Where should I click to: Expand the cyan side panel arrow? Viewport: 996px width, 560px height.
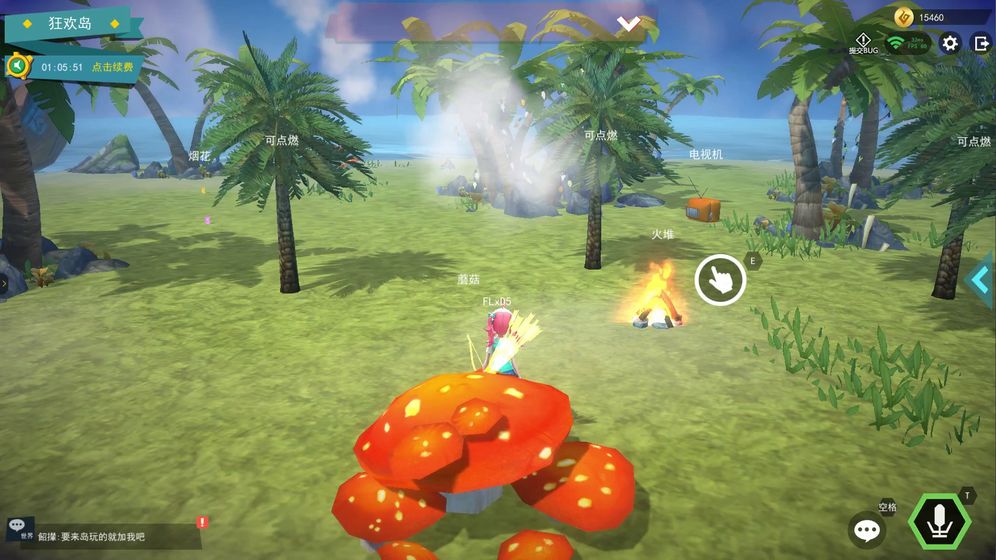[980, 280]
